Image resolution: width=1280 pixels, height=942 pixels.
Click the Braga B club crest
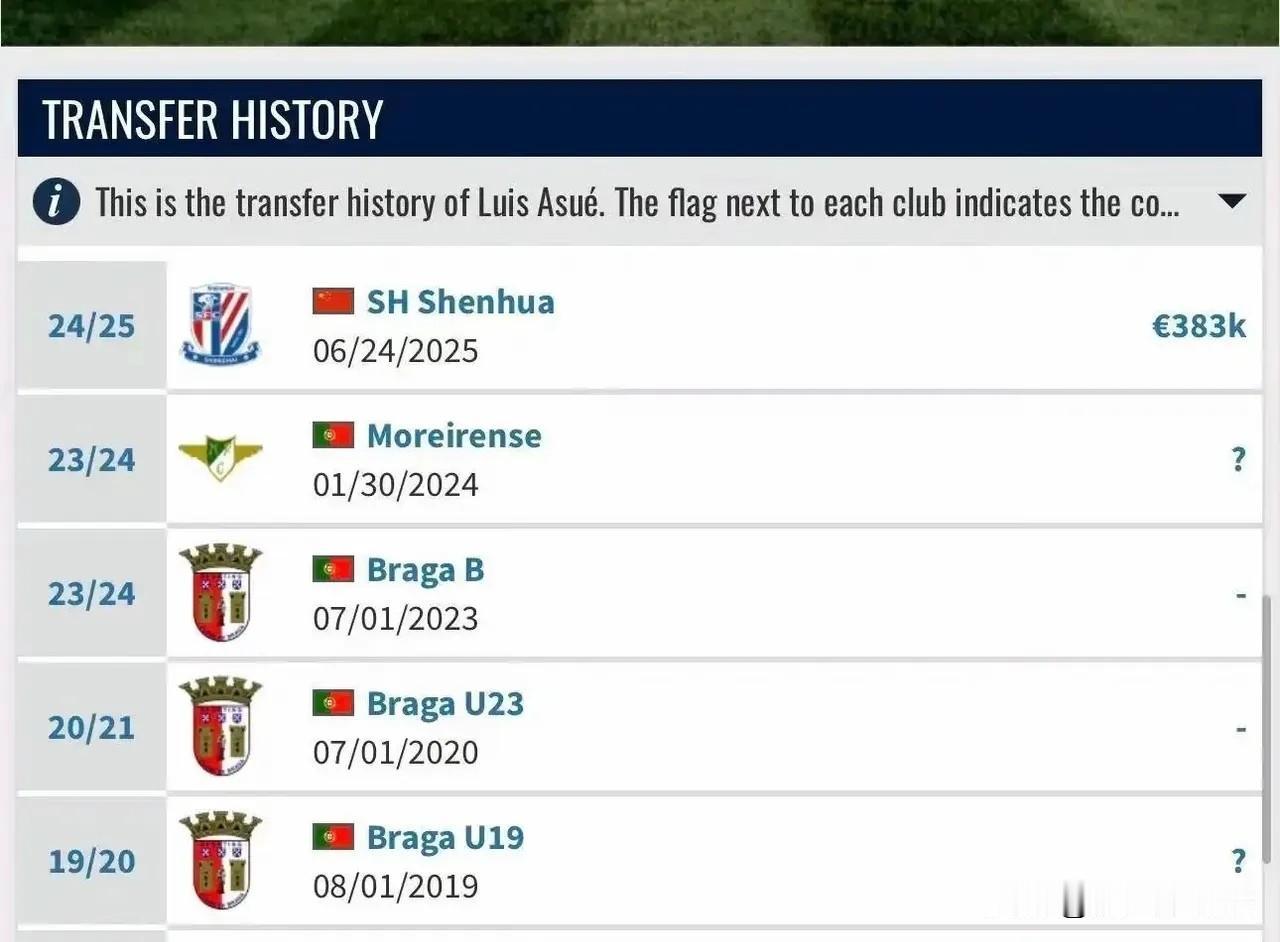pyautogui.click(x=220, y=592)
